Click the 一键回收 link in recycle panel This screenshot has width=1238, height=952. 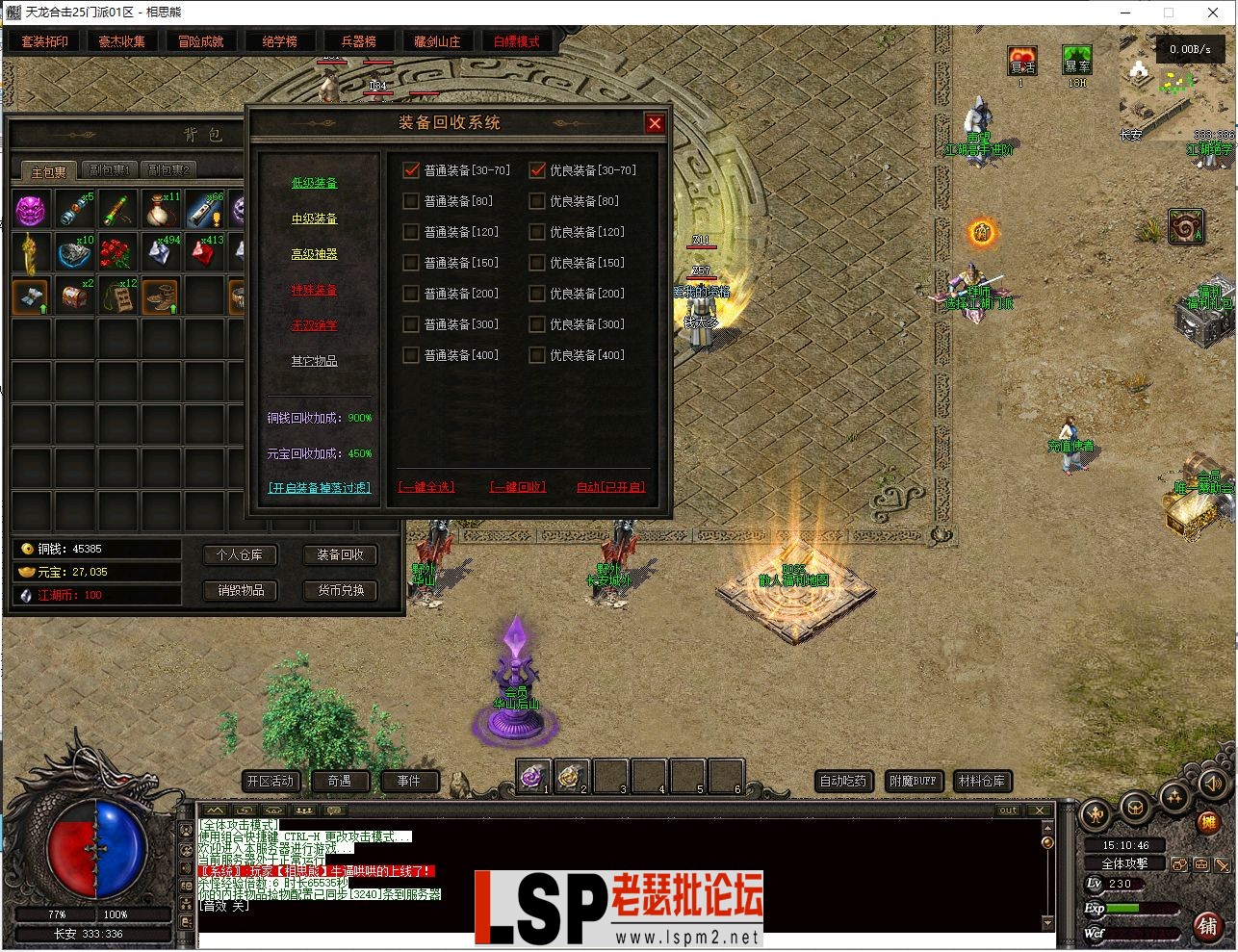(x=517, y=486)
